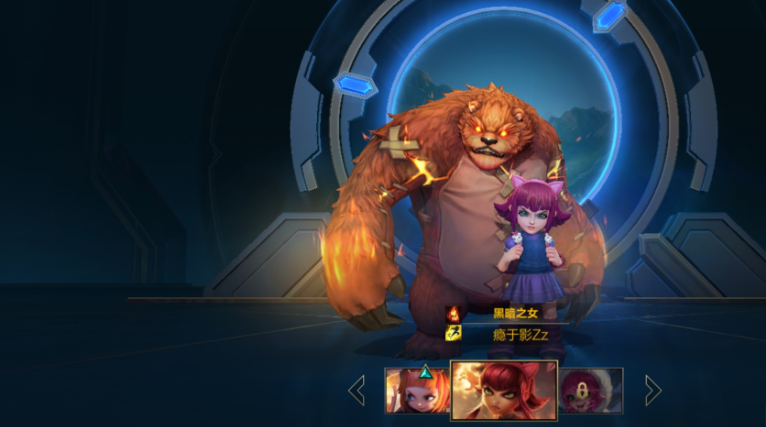Select the centered red-haired Annie skin
766x427 pixels.
(504, 390)
